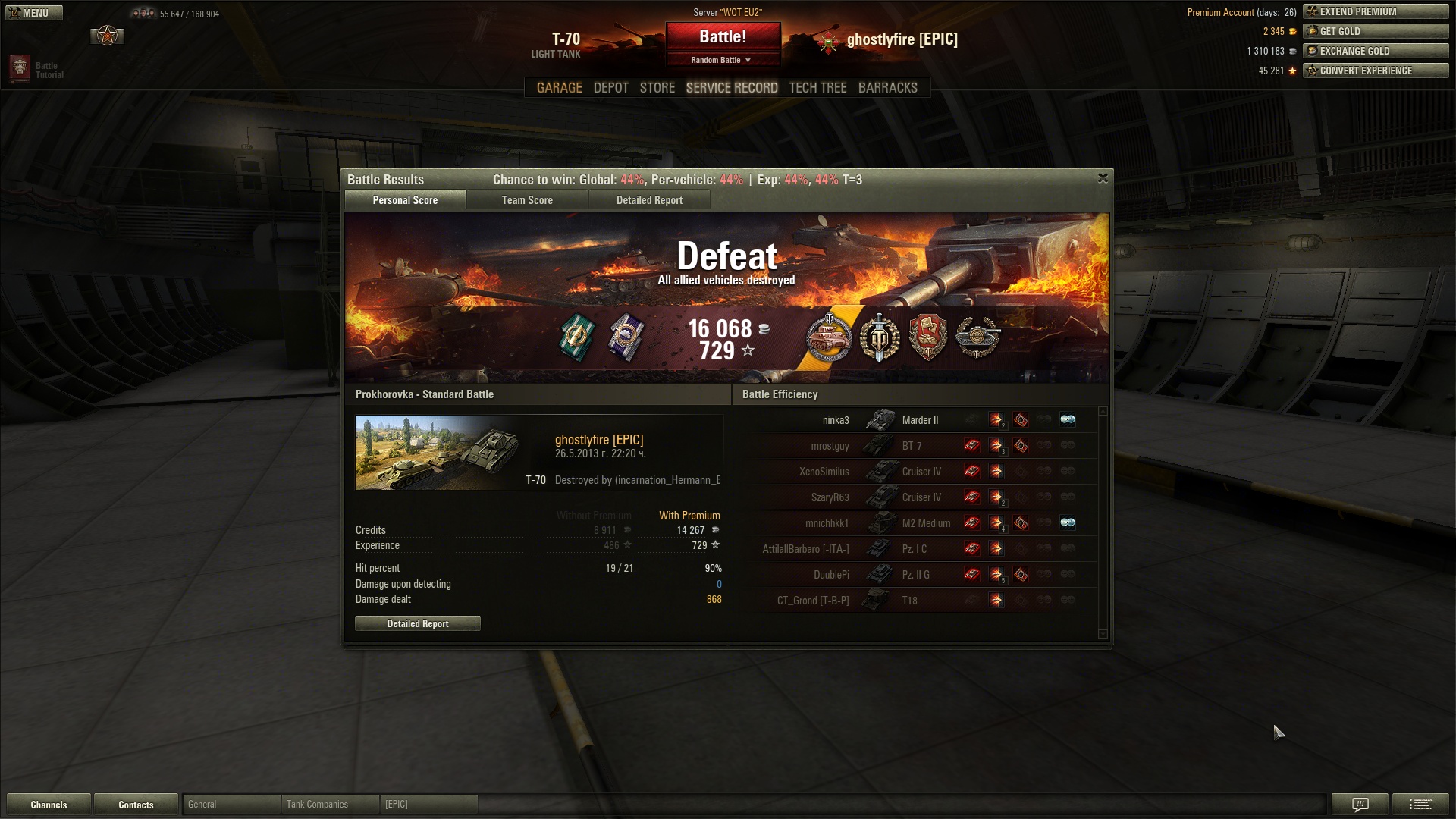
Task: Open the TECH TREE
Action: pos(817,88)
